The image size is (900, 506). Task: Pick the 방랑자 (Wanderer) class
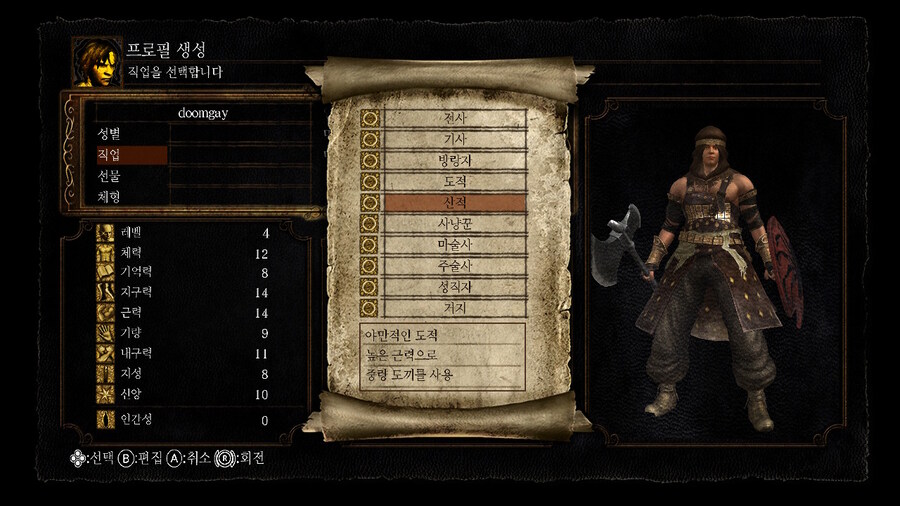click(x=454, y=160)
